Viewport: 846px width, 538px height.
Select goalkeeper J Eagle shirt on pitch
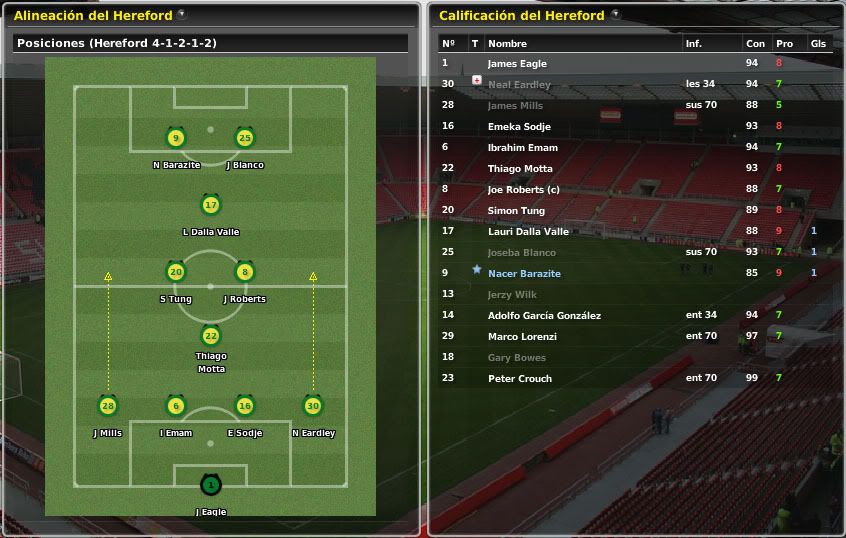[x=210, y=485]
